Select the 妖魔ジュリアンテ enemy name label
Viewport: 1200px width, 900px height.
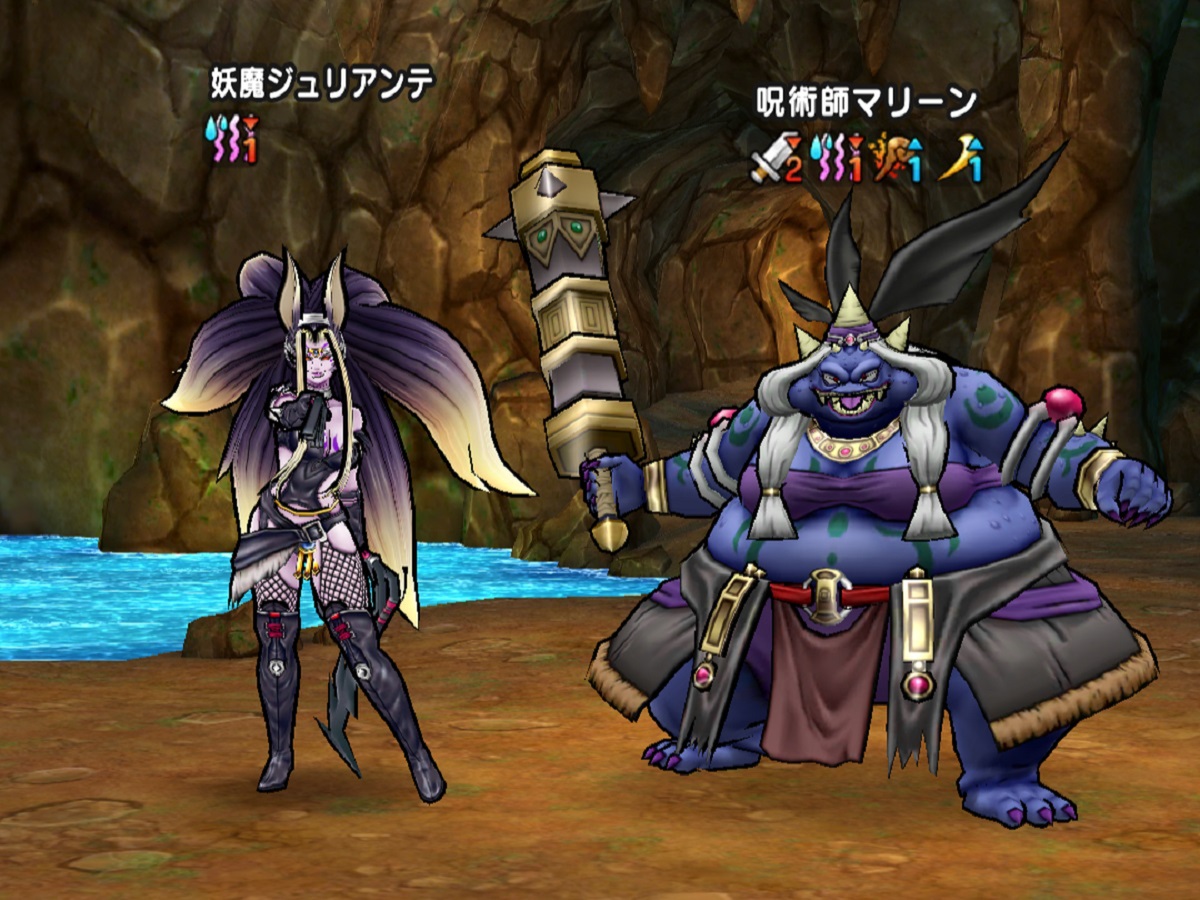pos(322,84)
